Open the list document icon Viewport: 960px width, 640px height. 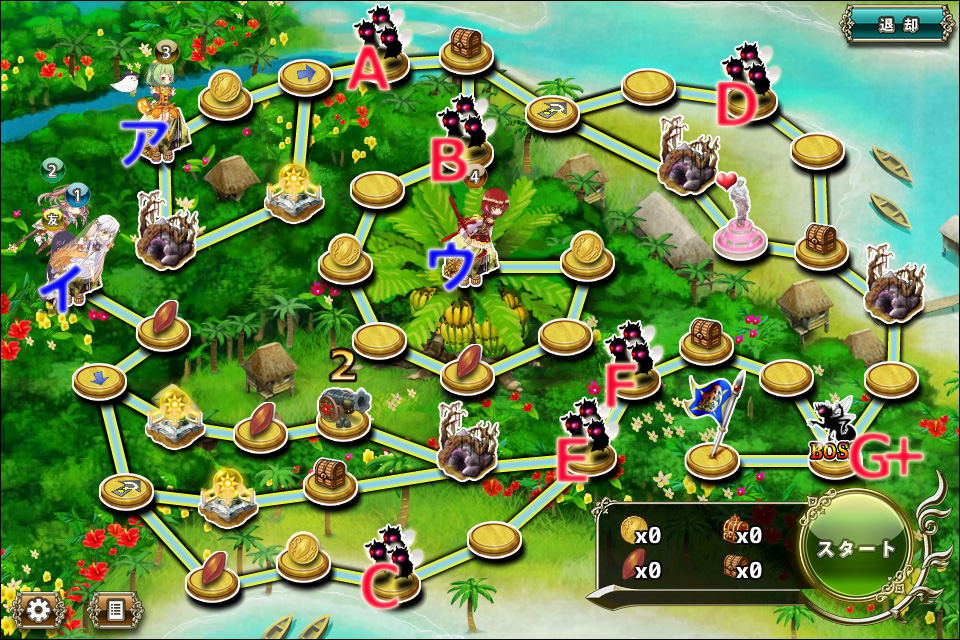pos(113,609)
